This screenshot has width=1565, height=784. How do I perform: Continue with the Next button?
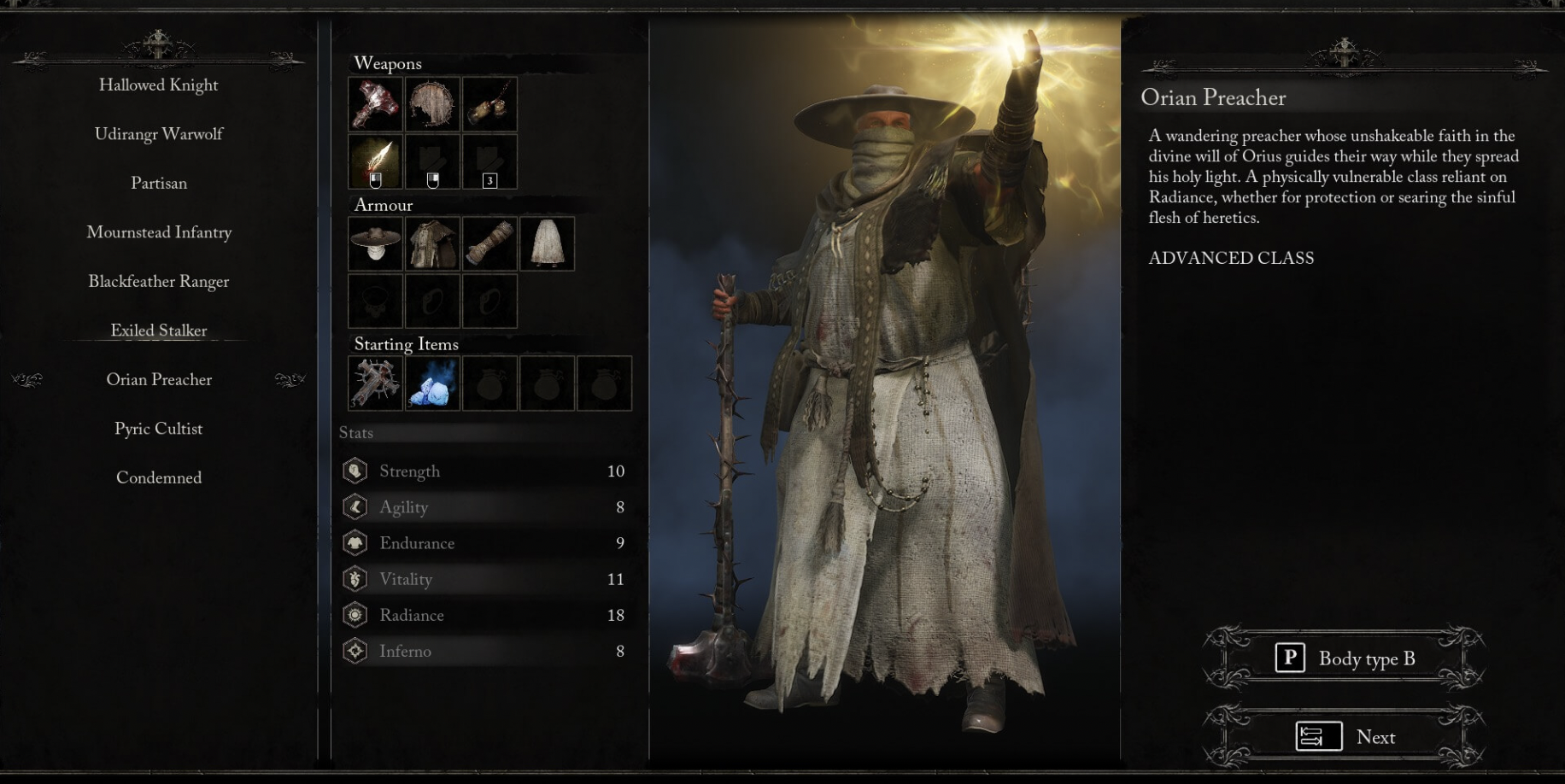click(x=1345, y=737)
